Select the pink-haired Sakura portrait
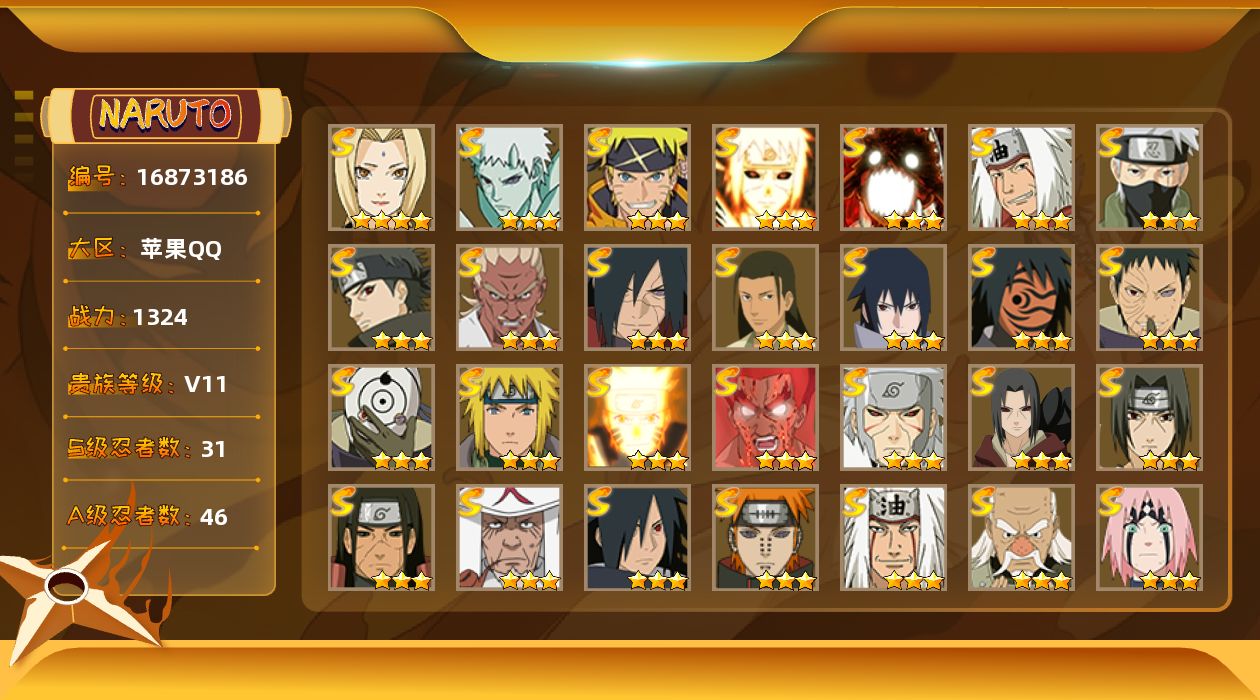 coord(1149,537)
